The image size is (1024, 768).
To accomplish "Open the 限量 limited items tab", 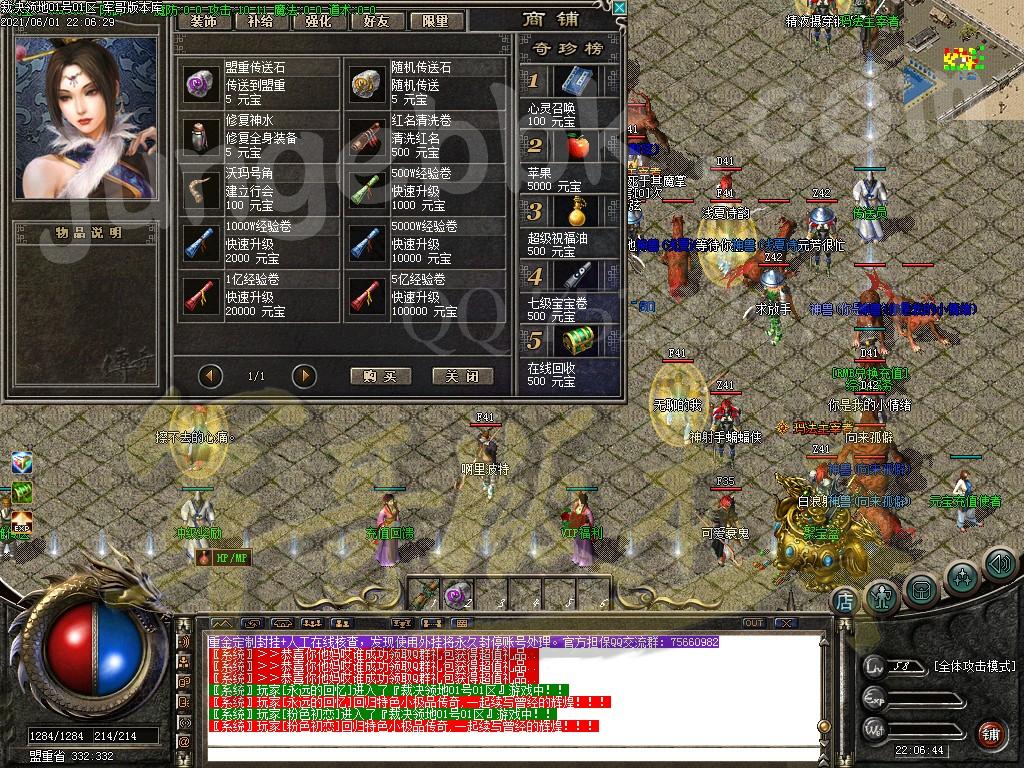I will tap(435, 20).
